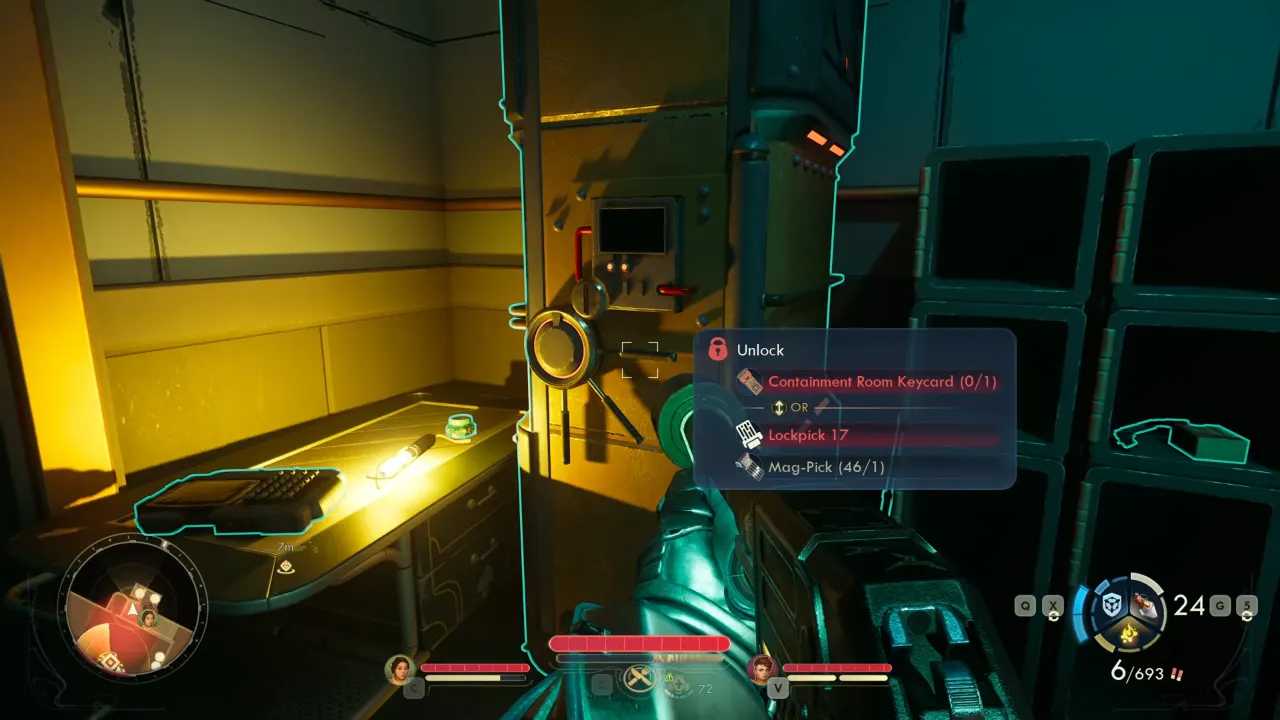1280x720 pixels.
Task: Click the yellow warning triangle over the medical icon
Action: click(669, 675)
